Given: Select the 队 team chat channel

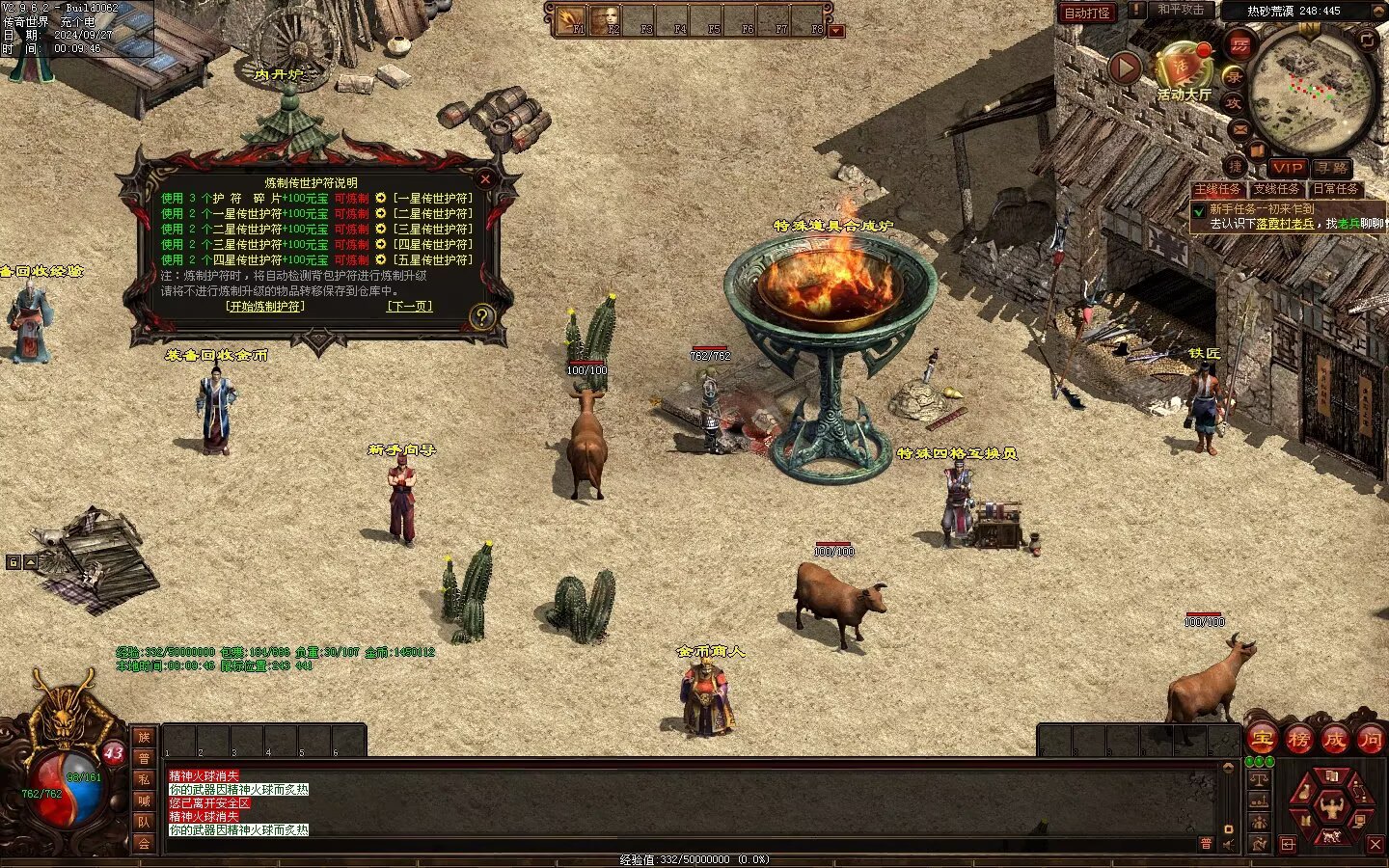Looking at the screenshot, I should tap(144, 822).
